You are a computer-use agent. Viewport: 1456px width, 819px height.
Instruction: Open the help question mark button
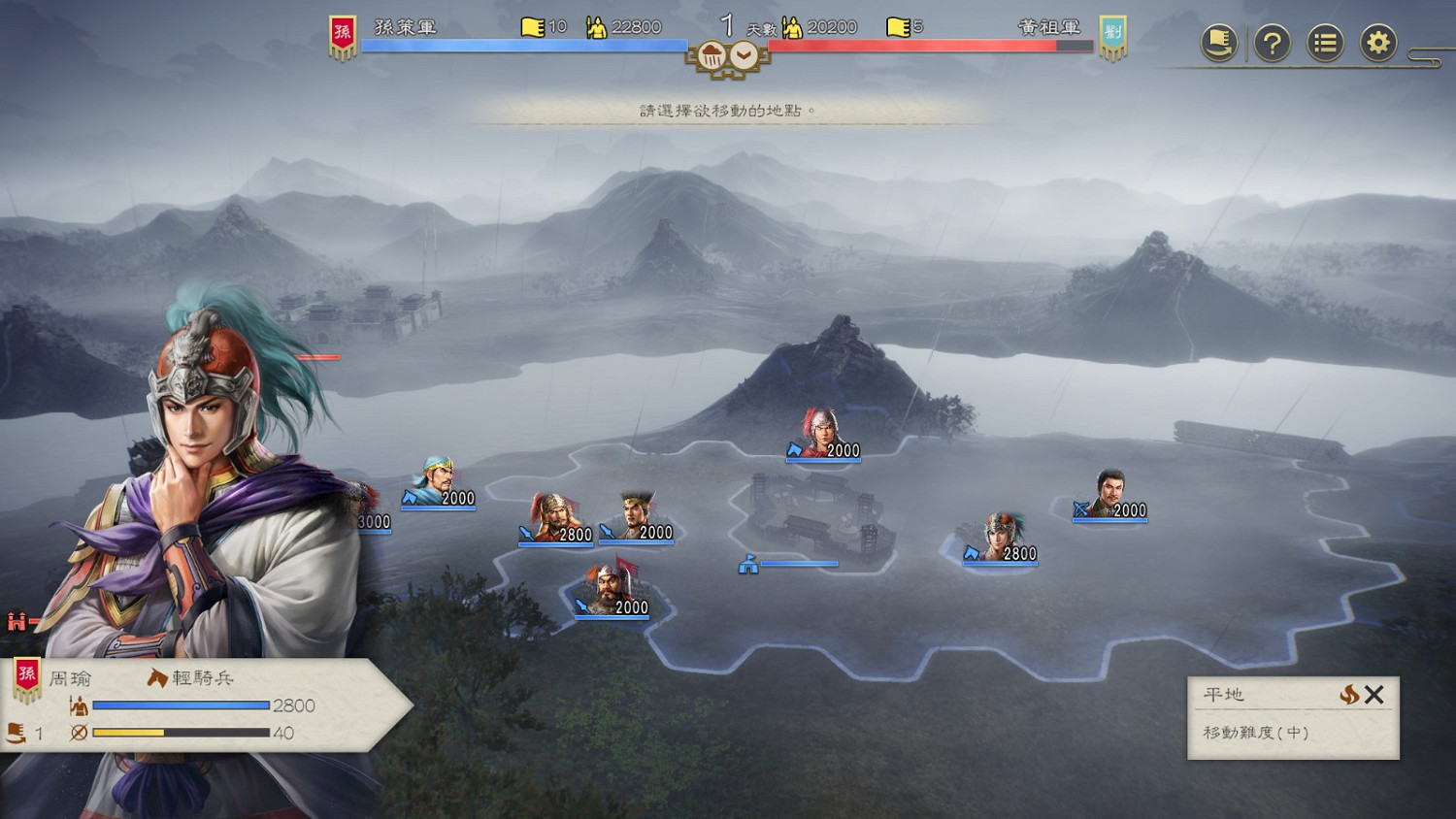pyautogui.click(x=1272, y=43)
